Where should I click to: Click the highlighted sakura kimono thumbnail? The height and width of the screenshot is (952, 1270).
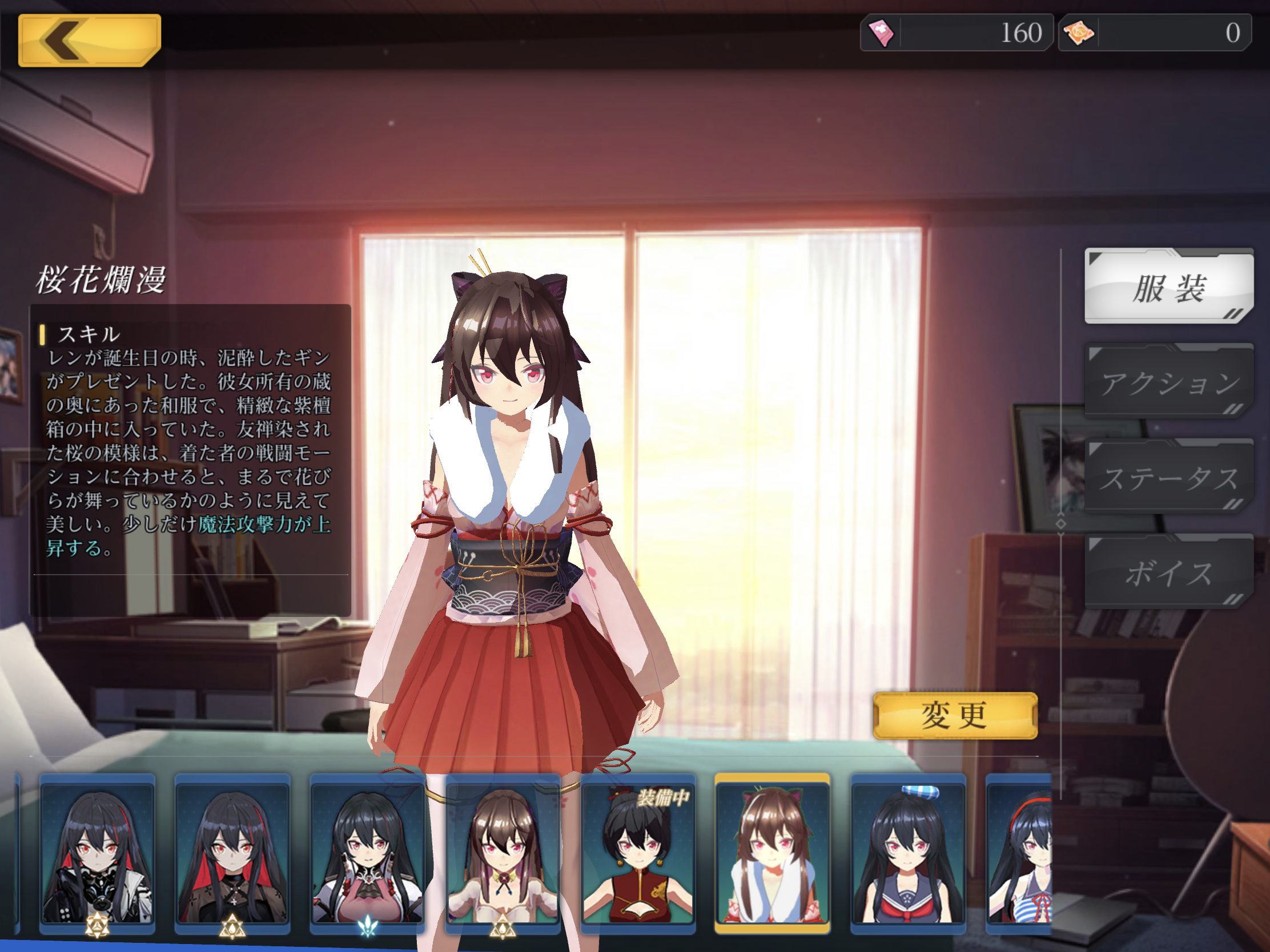(772, 854)
